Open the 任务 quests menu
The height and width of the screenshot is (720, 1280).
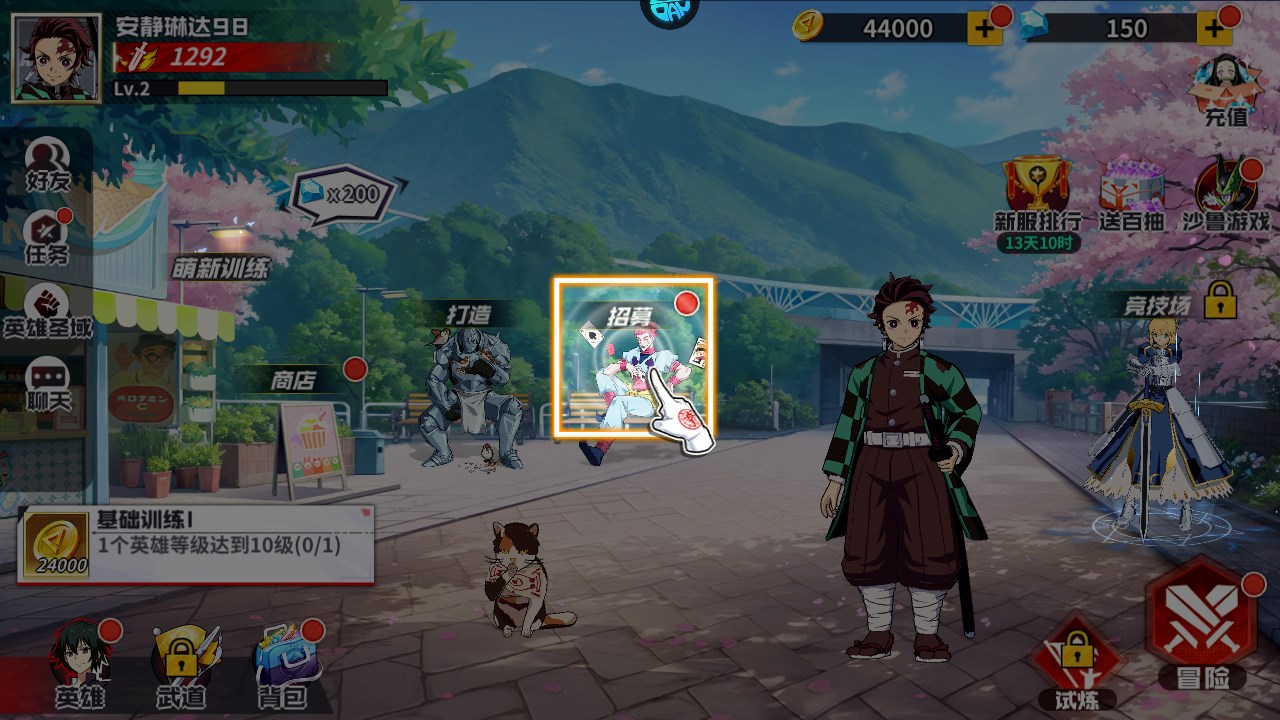tap(47, 238)
